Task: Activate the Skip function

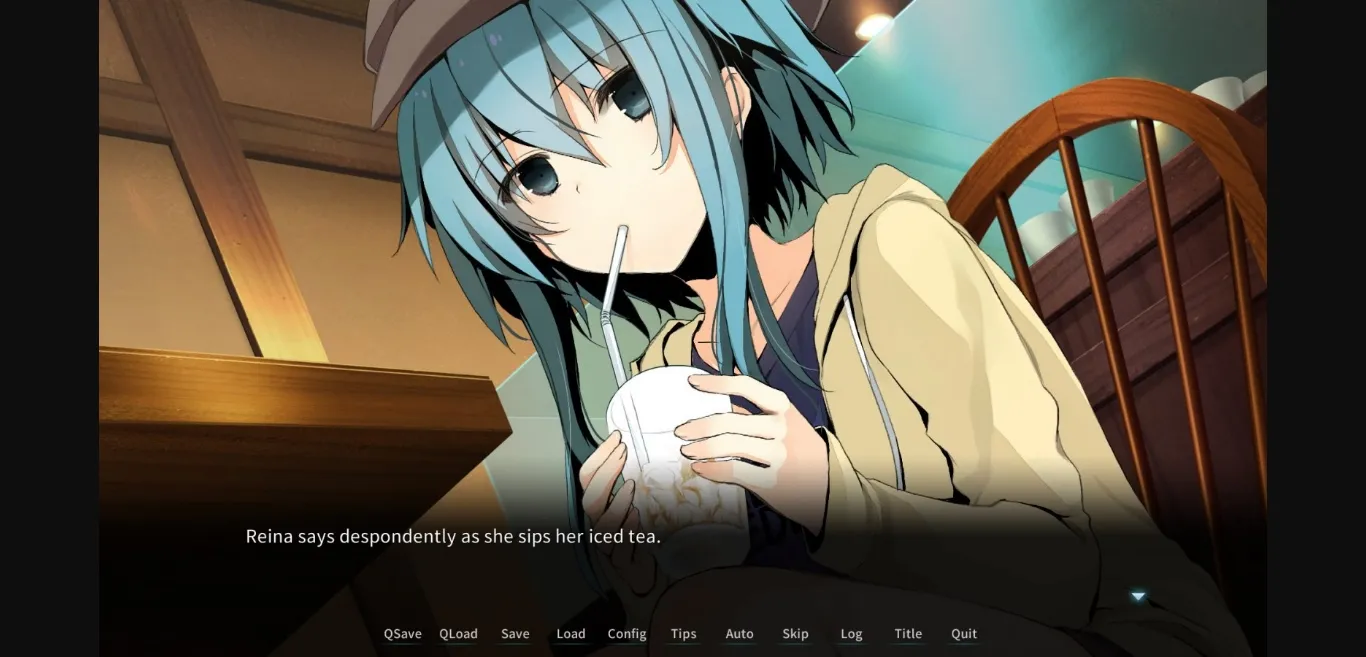Action: (795, 634)
